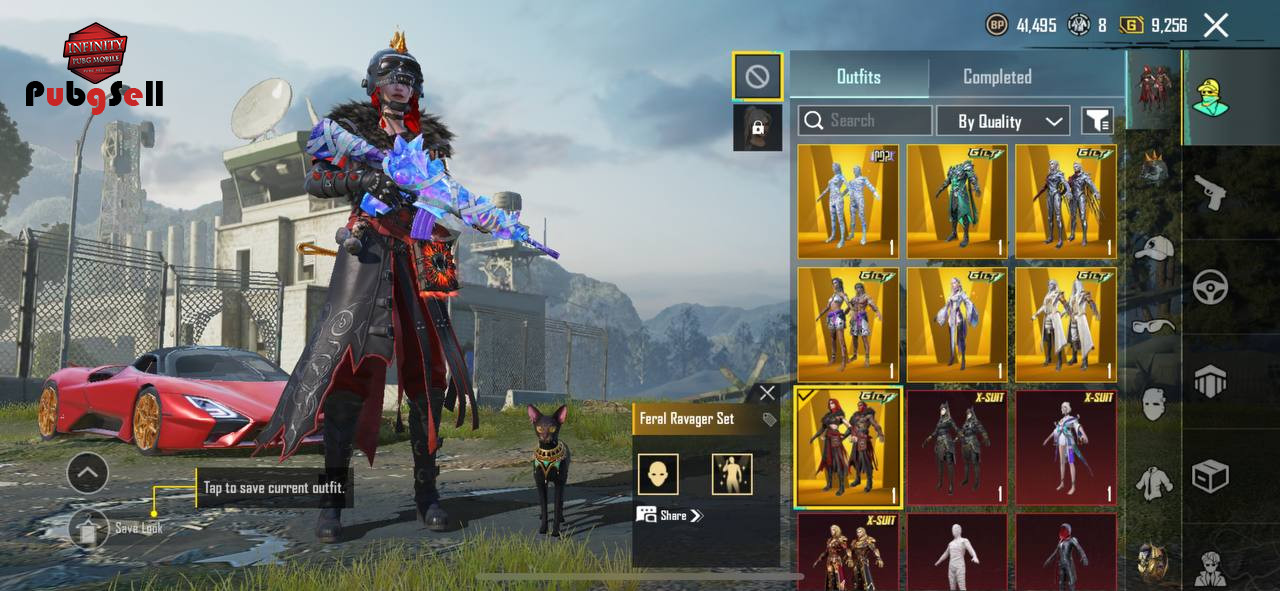Select the sparkling body emote icon
Image resolution: width=1280 pixels, height=591 pixels.
click(x=732, y=474)
